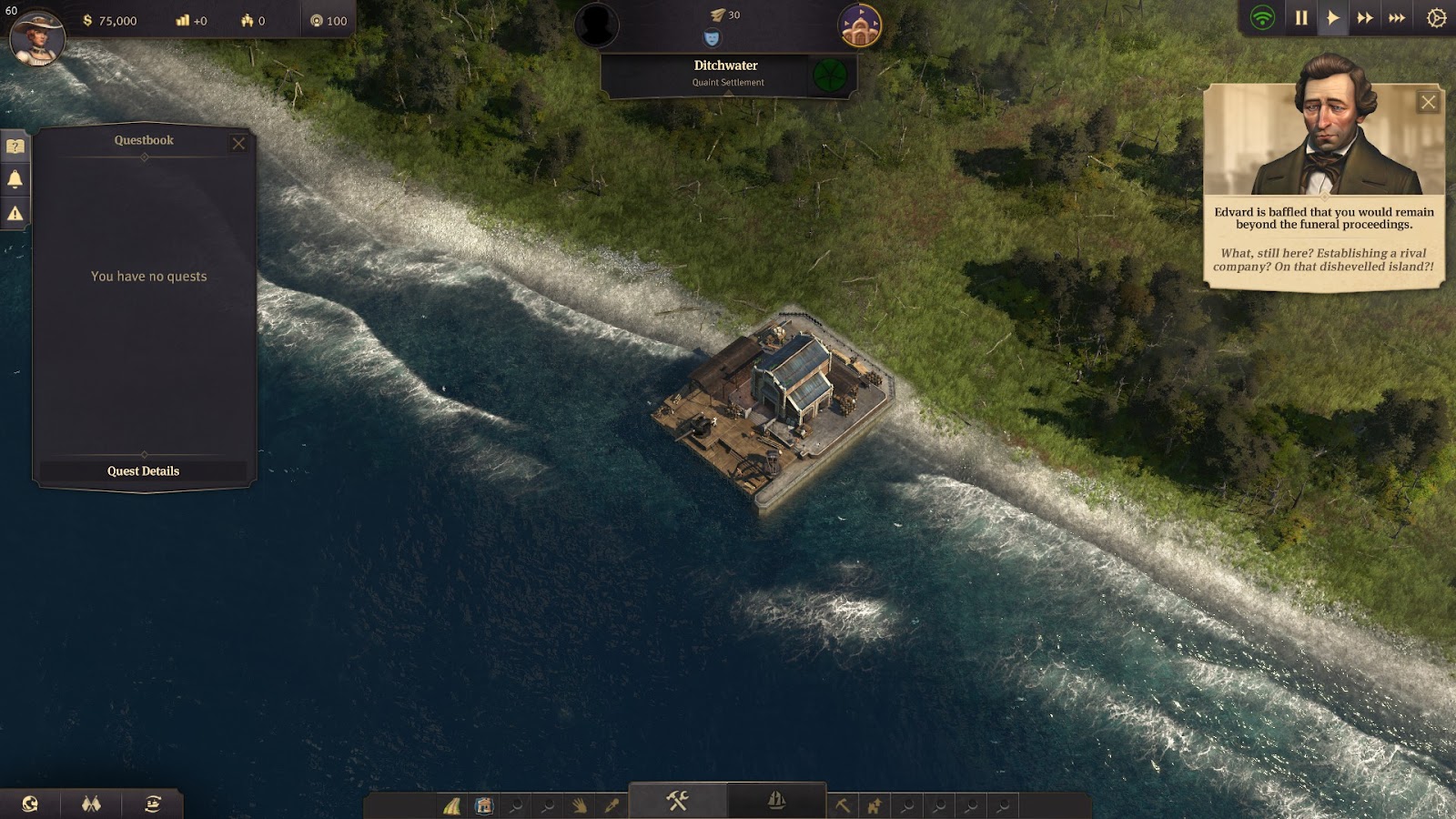The height and width of the screenshot is (819, 1456).
Task: Show the bell notifications tab
Action: point(15,179)
